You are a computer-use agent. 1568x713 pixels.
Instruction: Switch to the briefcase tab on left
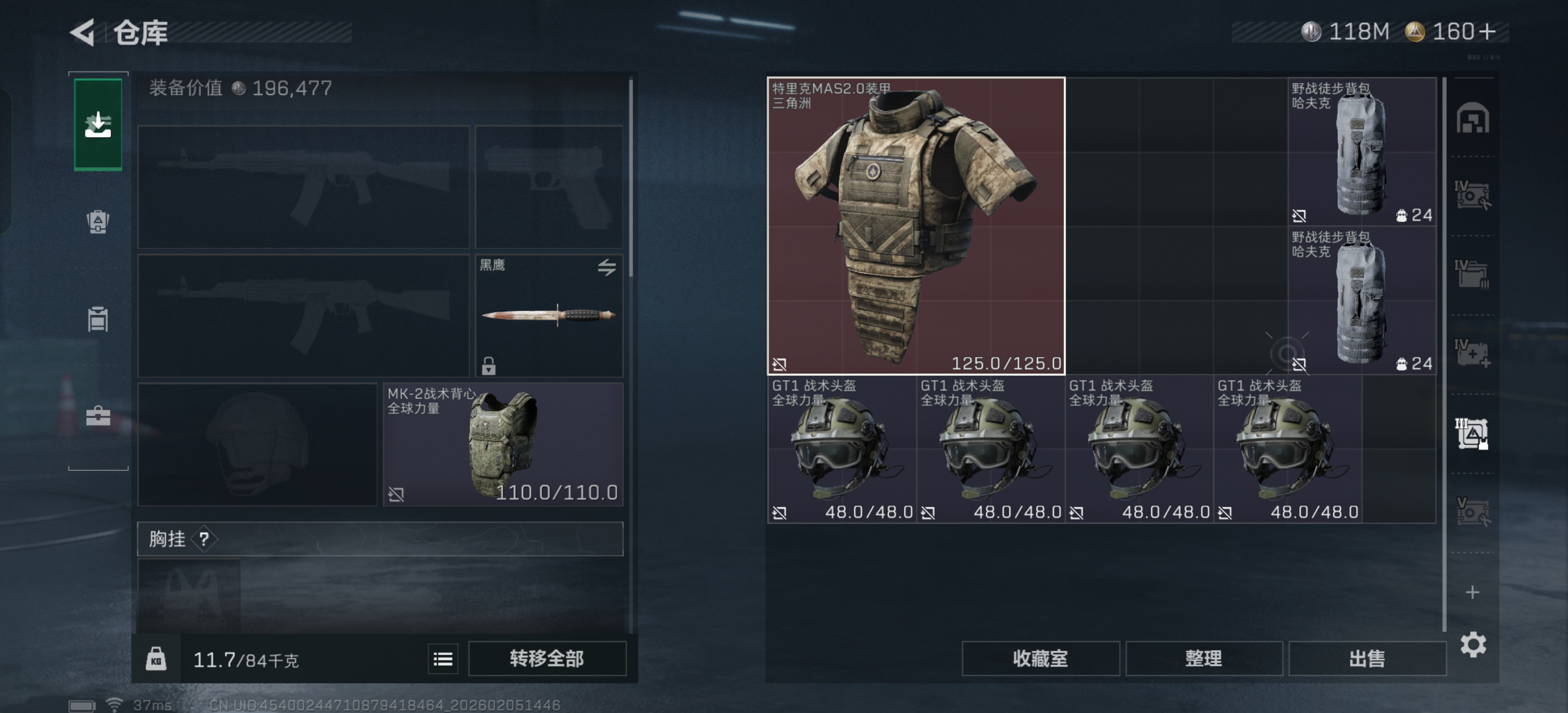[x=98, y=416]
